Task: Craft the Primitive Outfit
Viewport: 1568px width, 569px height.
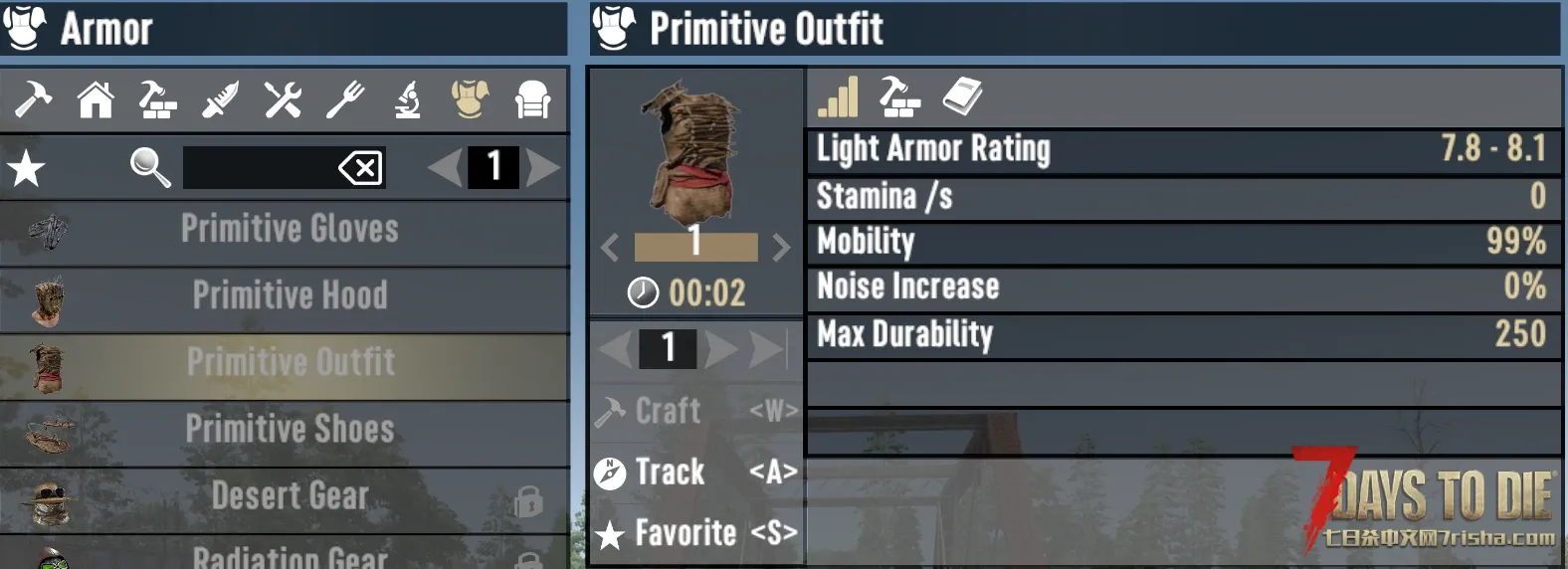Action: coord(696,411)
